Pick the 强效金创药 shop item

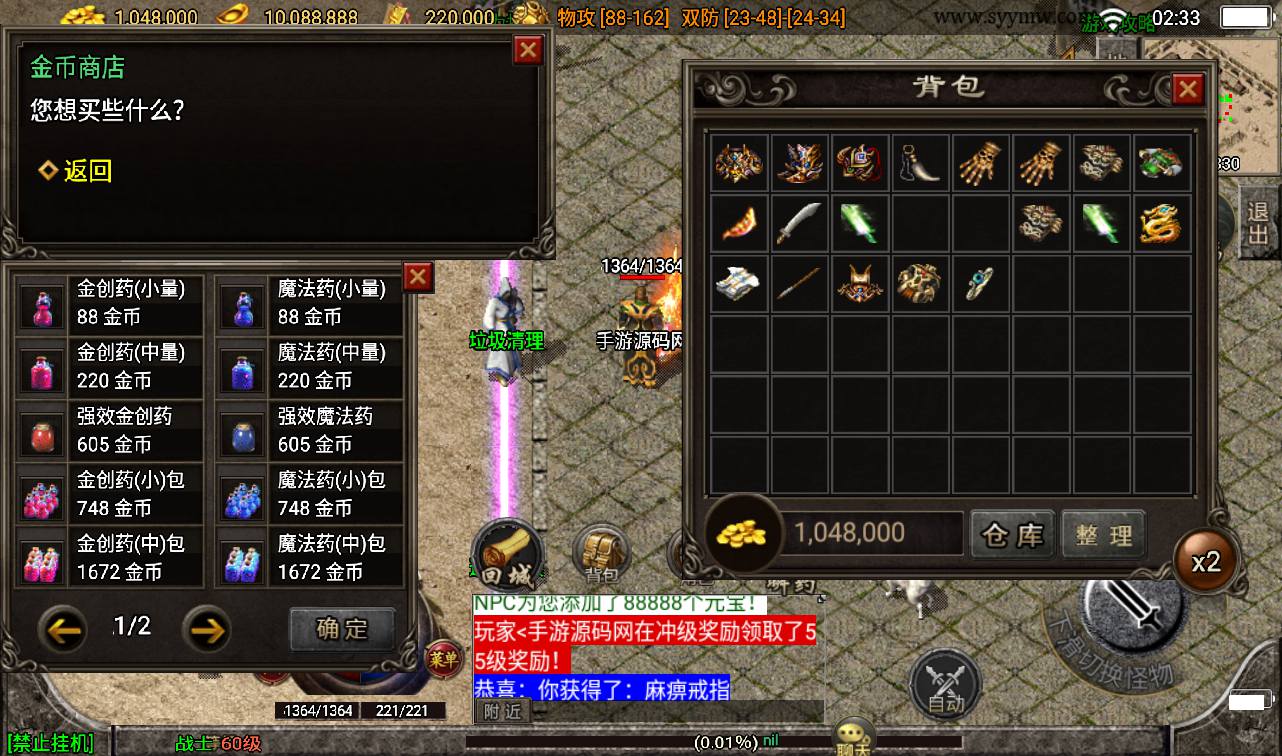click(x=110, y=430)
